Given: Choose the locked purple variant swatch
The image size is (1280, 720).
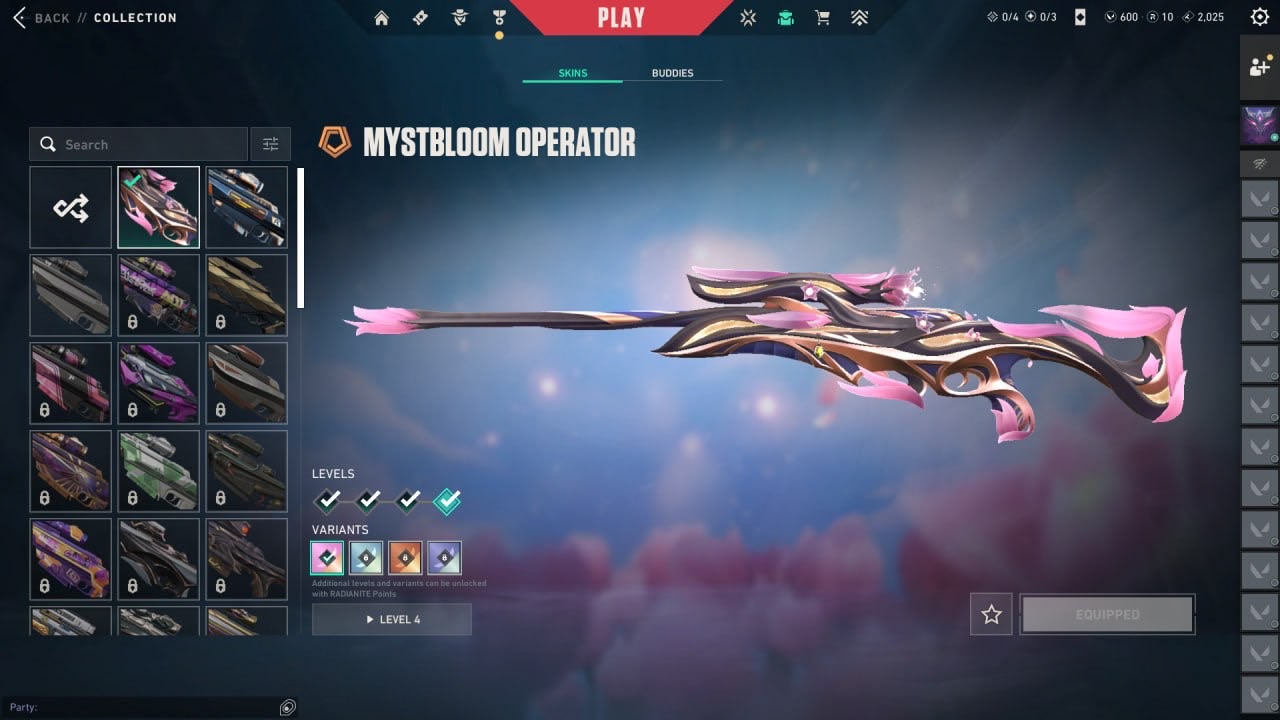Looking at the screenshot, I should [444, 557].
